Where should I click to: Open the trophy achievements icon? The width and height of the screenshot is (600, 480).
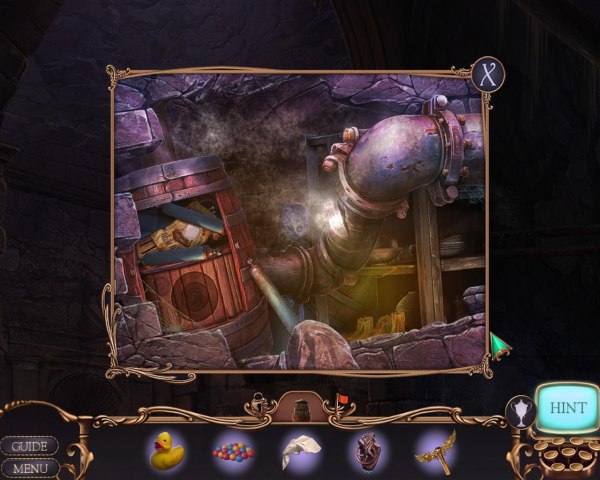click(x=519, y=410)
